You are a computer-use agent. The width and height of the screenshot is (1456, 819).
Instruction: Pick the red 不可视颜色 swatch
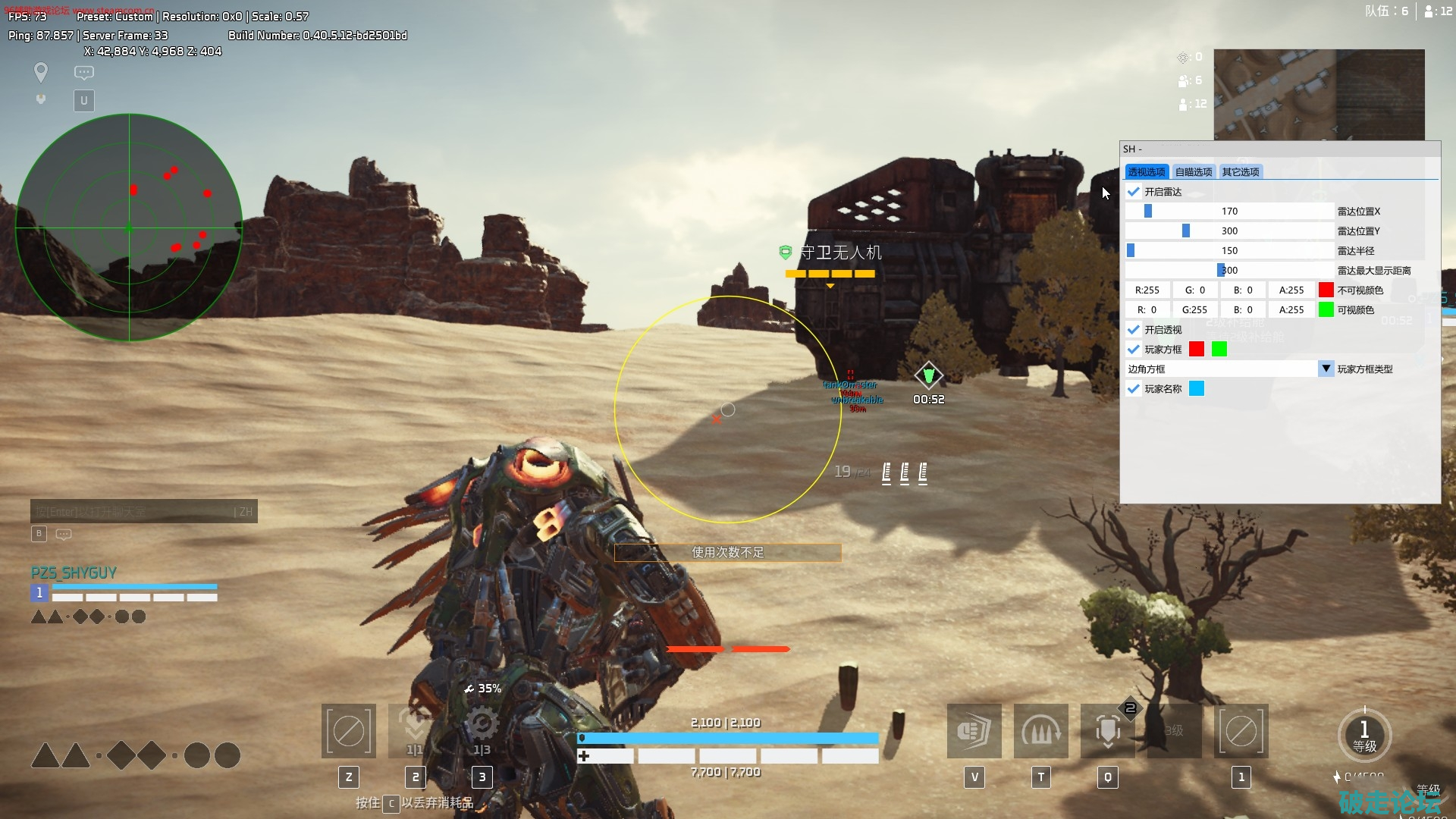[x=1326, y=290]
